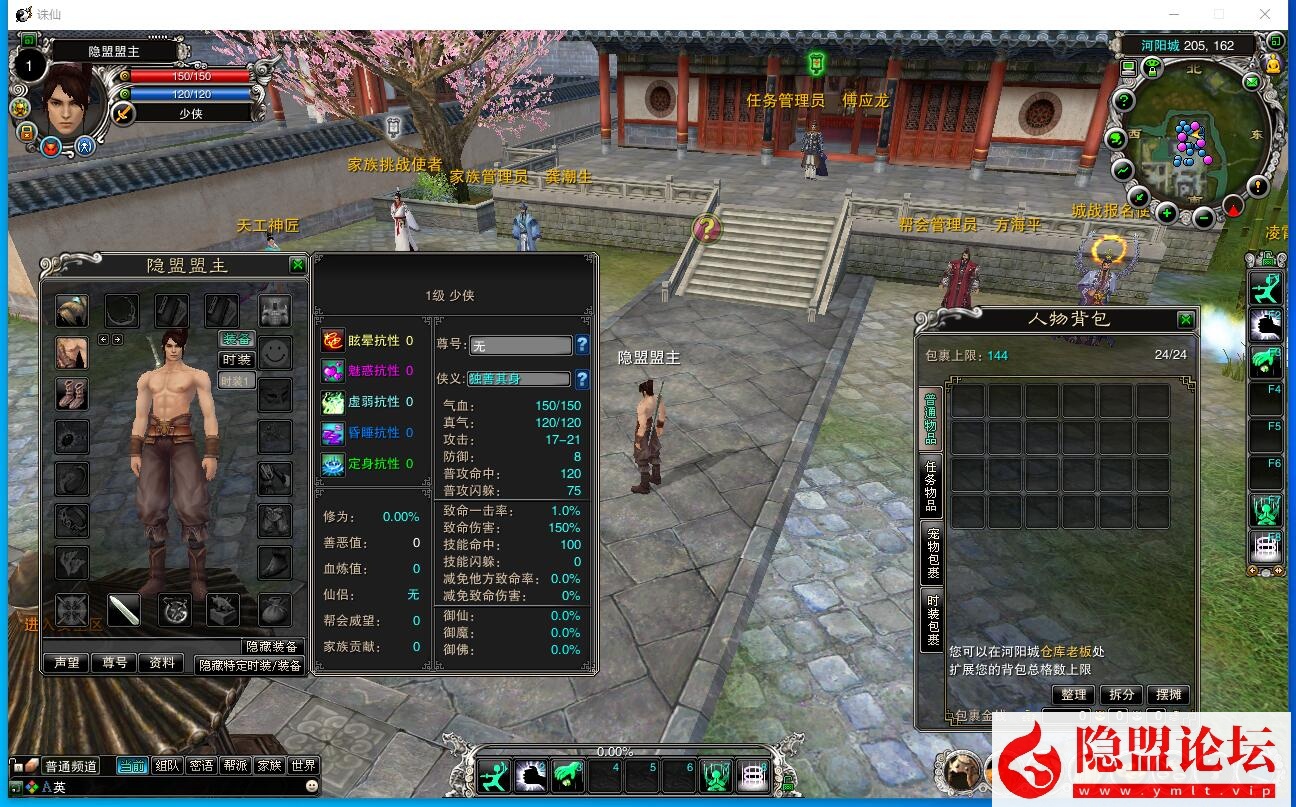This screenshot has height=807, width=1296.
Task: Open the 尊号 title page
Action: [x=114, y=663]
